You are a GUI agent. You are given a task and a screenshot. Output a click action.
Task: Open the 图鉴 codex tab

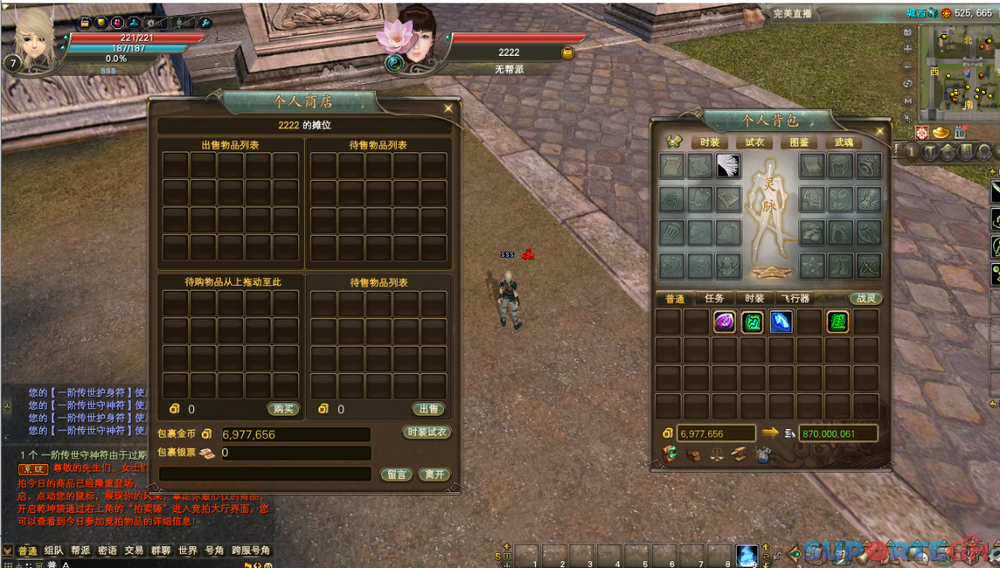(x=800, y=142)
